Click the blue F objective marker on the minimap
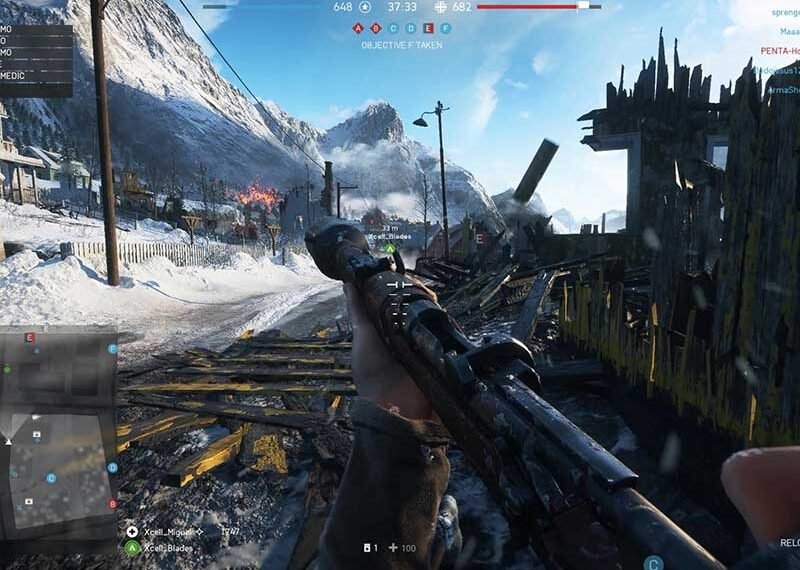The image size is (800, 570). coord(113,349)
